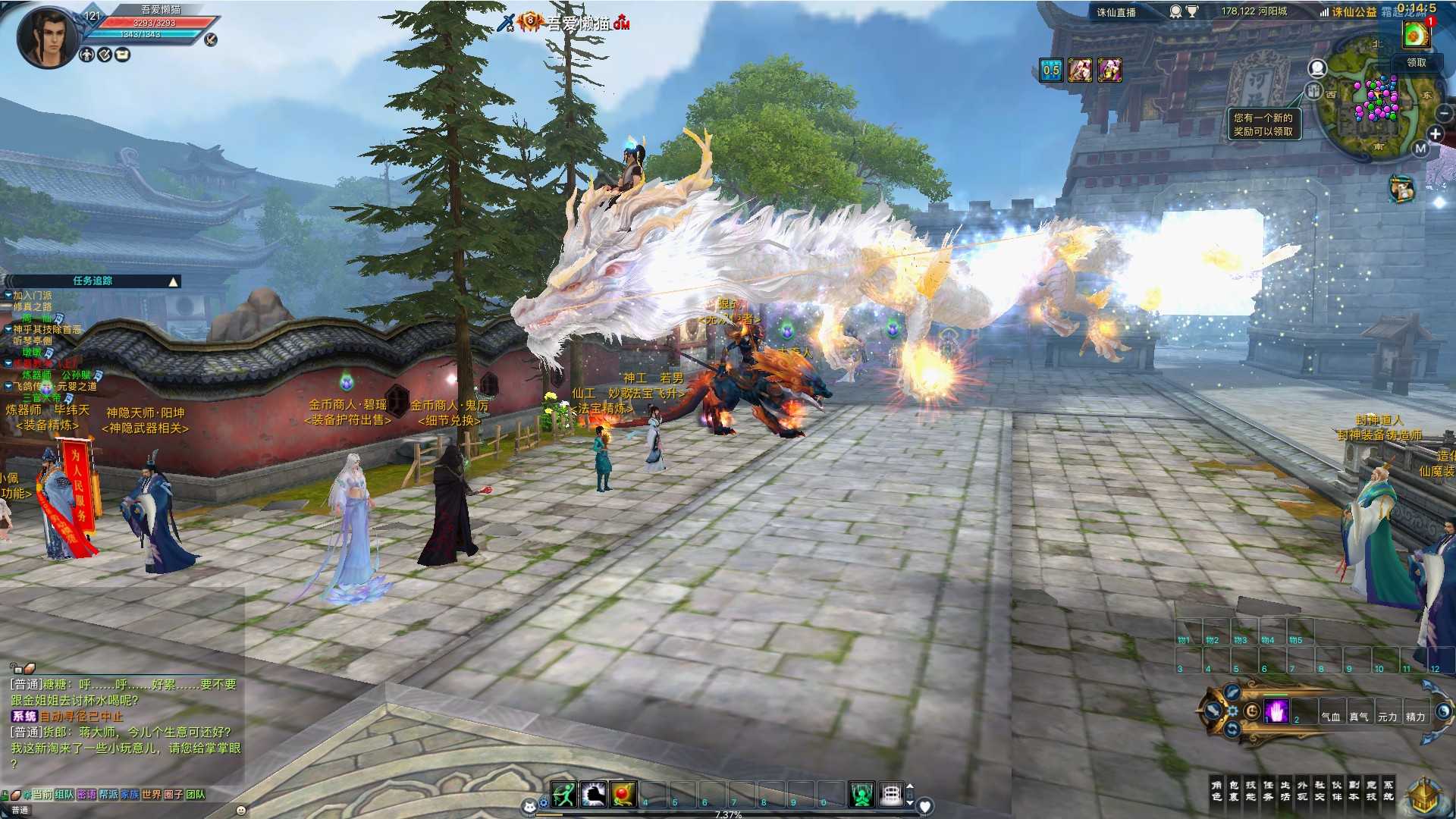Activate the purple glowing hand skill
The image size is (1456, 819).
click(1277, 711)
